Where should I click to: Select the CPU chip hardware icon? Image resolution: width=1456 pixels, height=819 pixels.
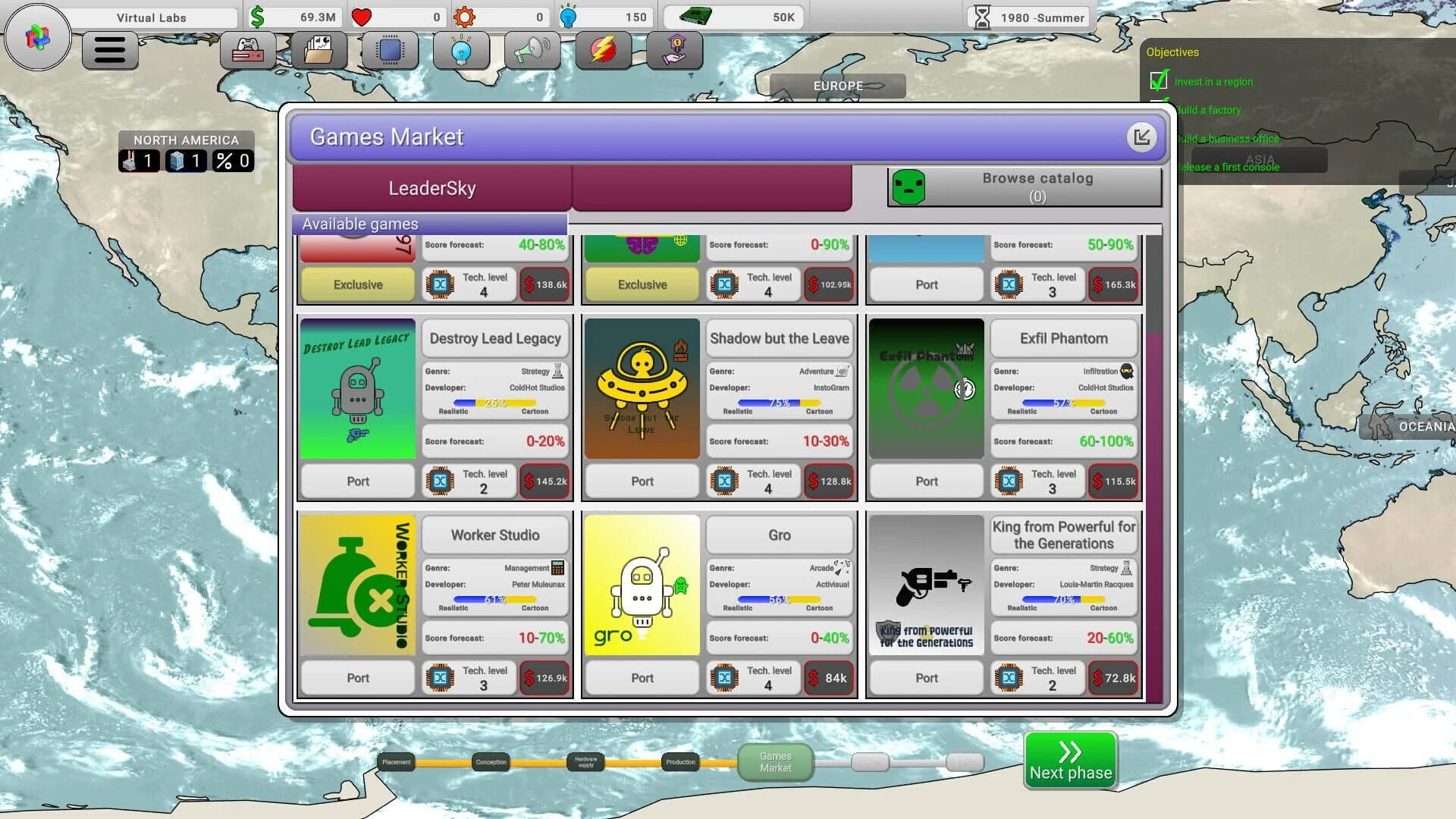coord(389,50)
